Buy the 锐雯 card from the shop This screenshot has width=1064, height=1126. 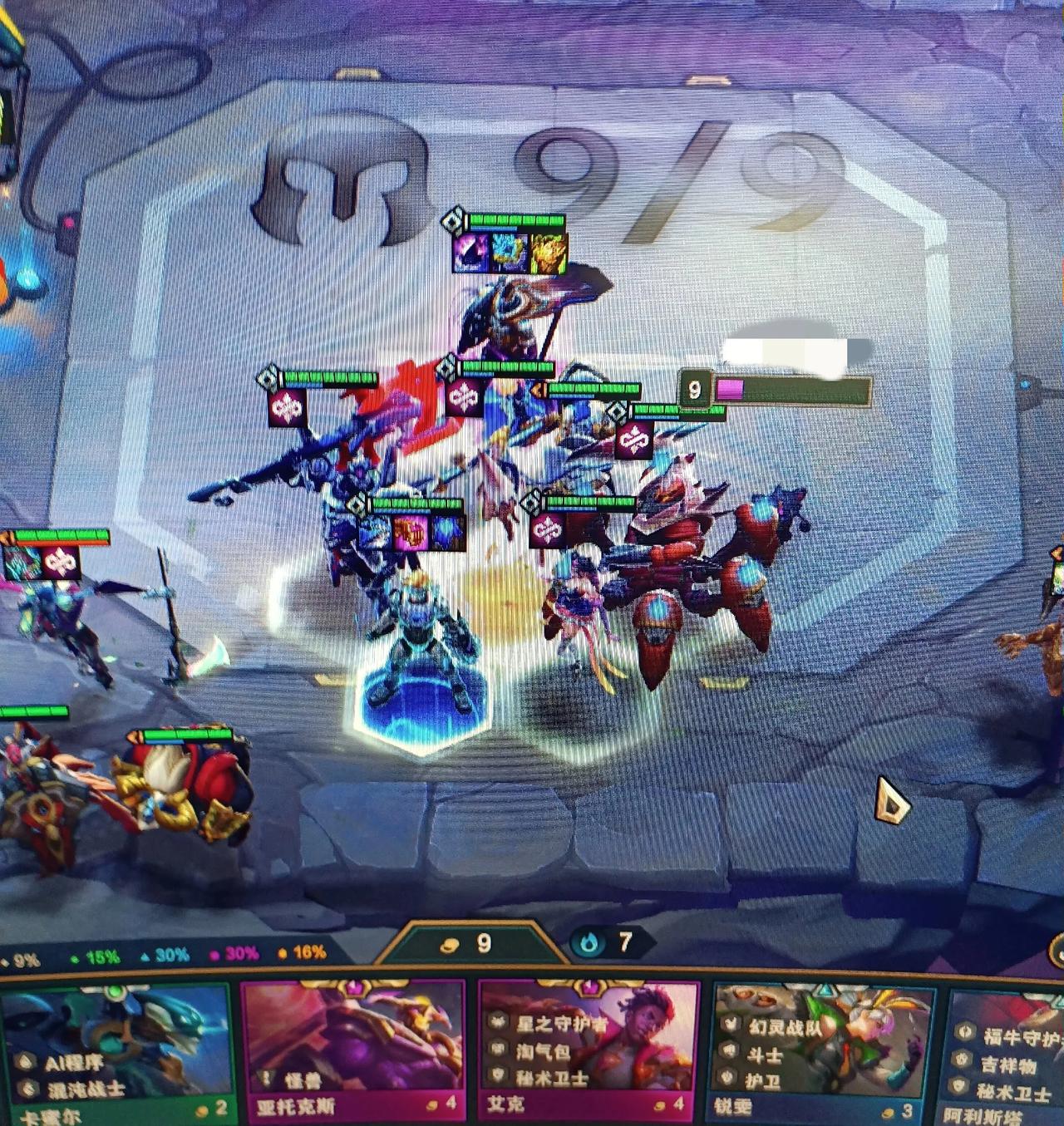(x=825, y=1051)
